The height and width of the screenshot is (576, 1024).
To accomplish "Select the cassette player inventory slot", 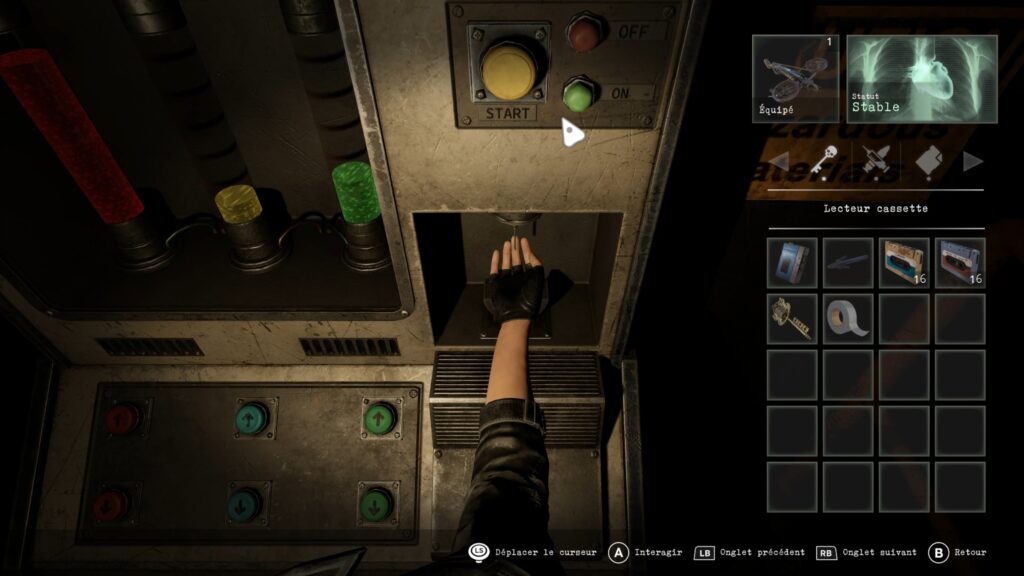I will pos(792,263).
